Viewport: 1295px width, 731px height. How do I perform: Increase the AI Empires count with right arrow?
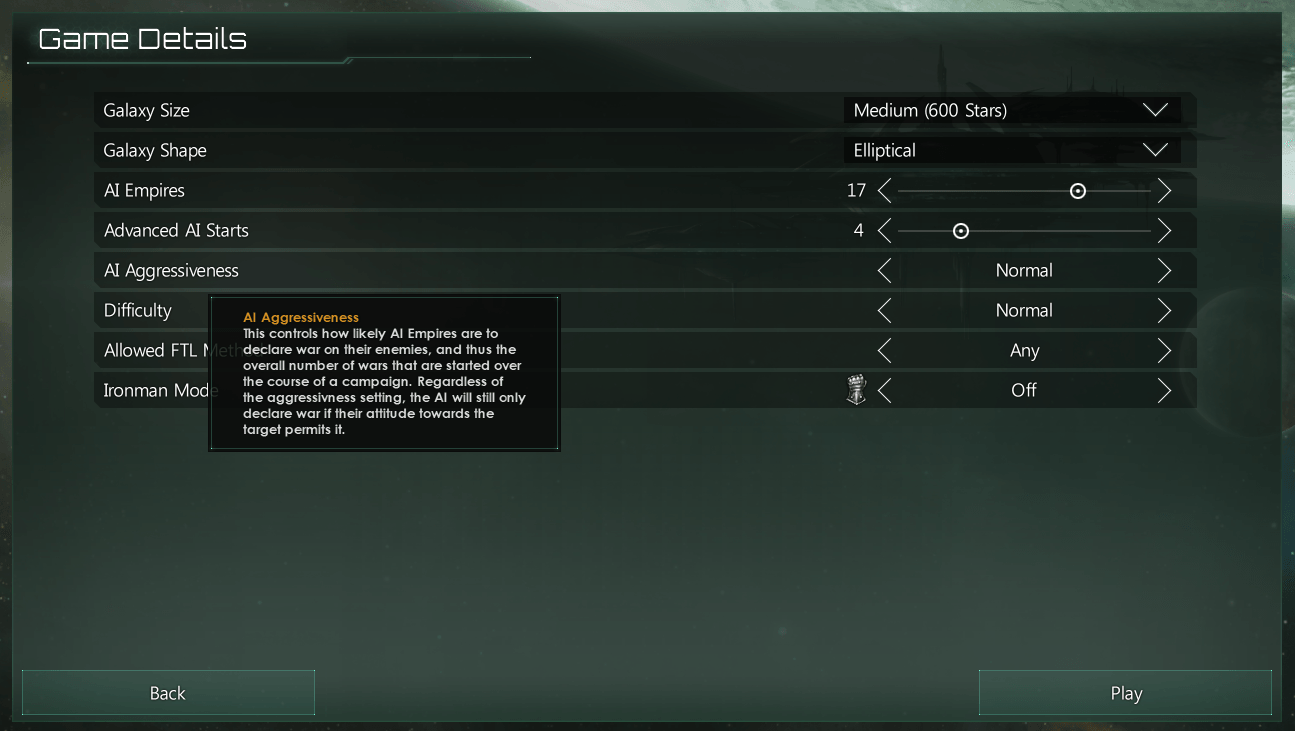1164,190
